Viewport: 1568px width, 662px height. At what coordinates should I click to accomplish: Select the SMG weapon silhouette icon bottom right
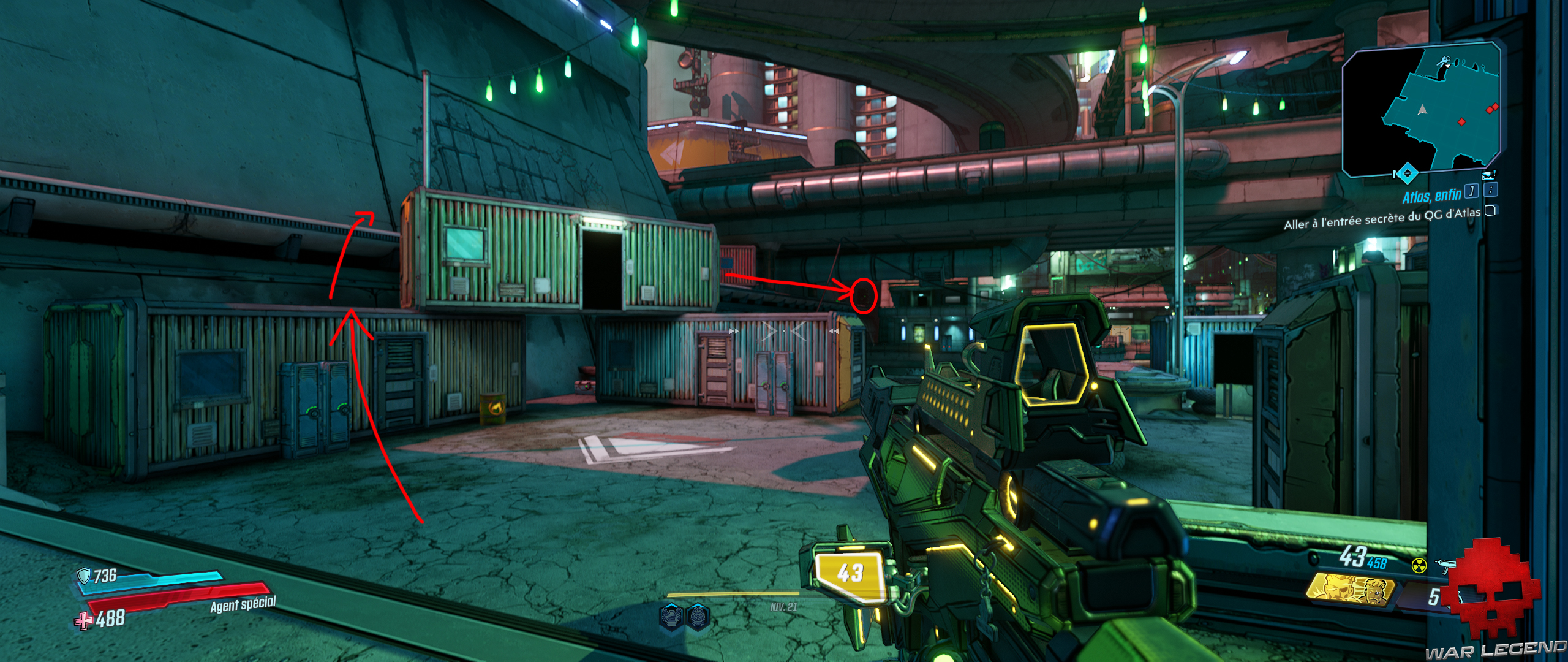[1445, 566]
